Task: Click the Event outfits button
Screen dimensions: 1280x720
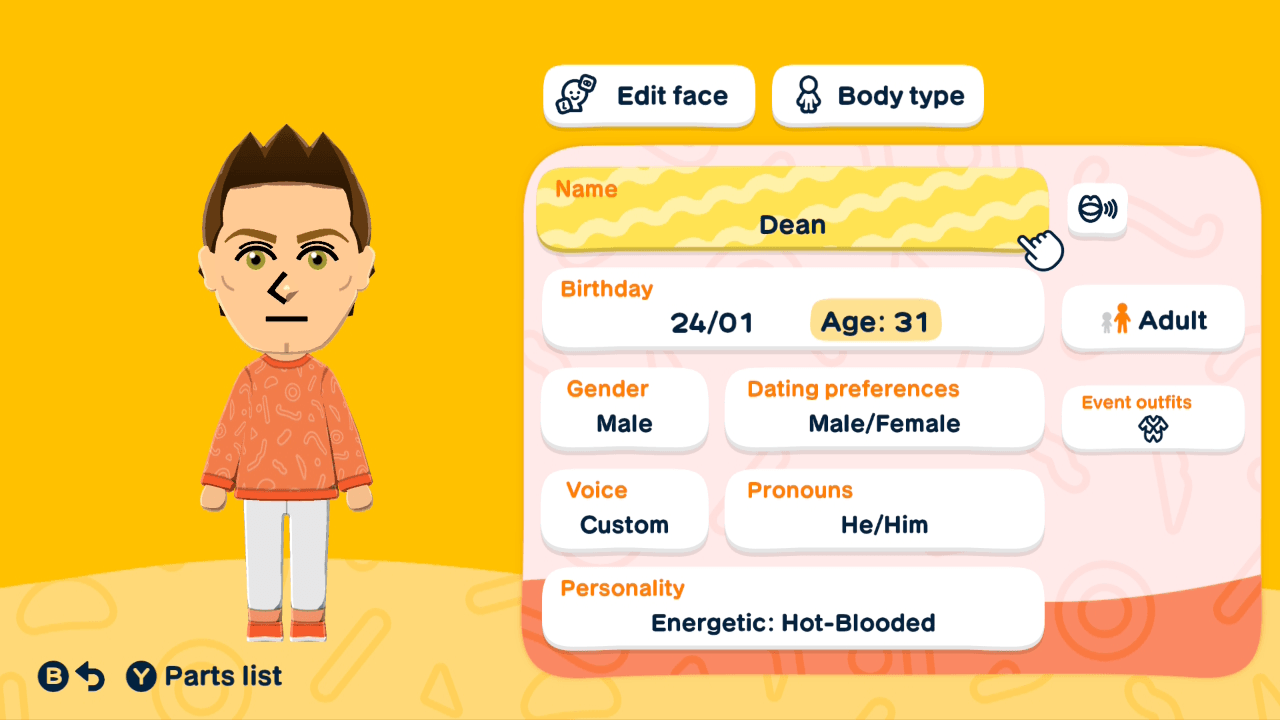Action: tap(1152, 418)
